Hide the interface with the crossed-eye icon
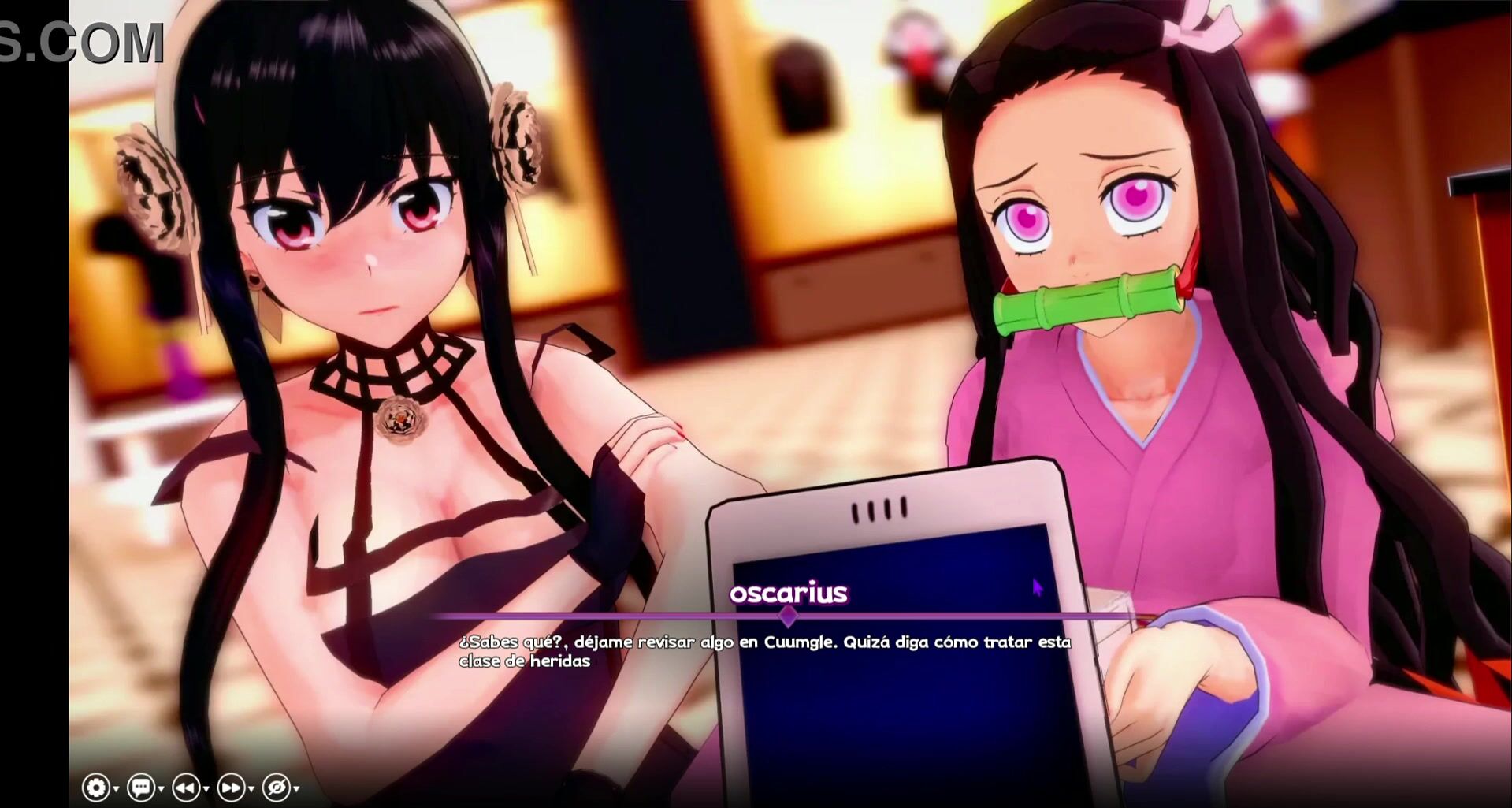This screenshot has width=1512, height=808. pyautogui.click(x=277, y=787)
